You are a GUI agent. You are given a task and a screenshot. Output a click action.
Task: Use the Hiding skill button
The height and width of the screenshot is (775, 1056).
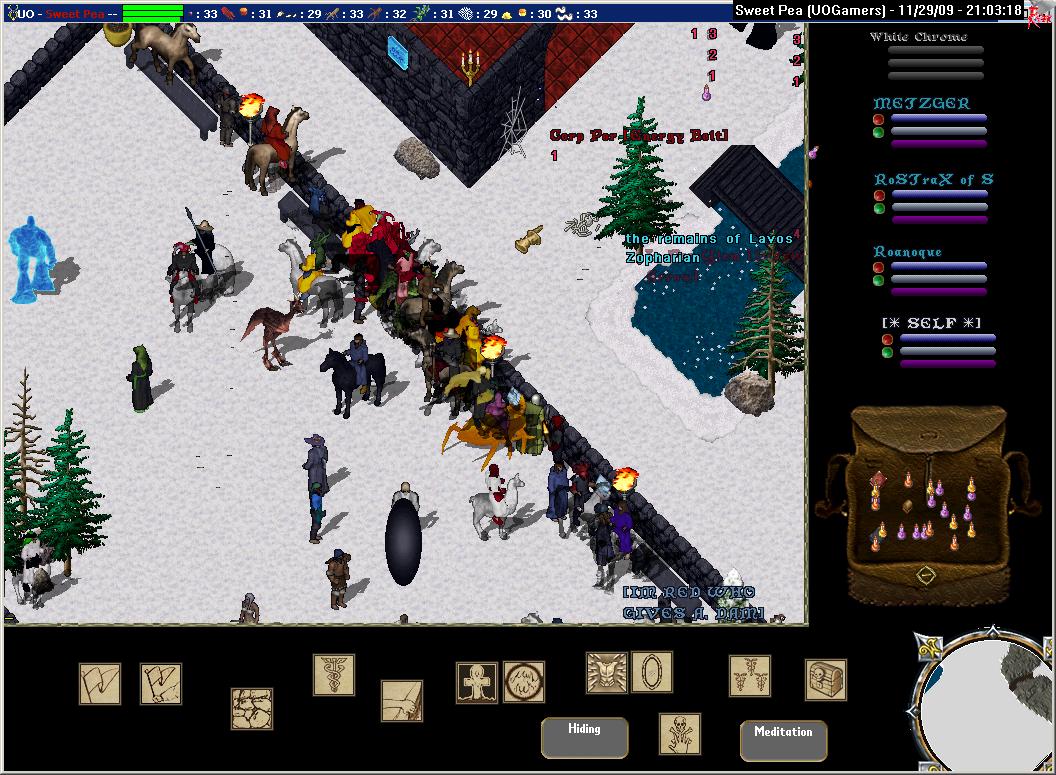pyautogui.click(x=584, y=737)
